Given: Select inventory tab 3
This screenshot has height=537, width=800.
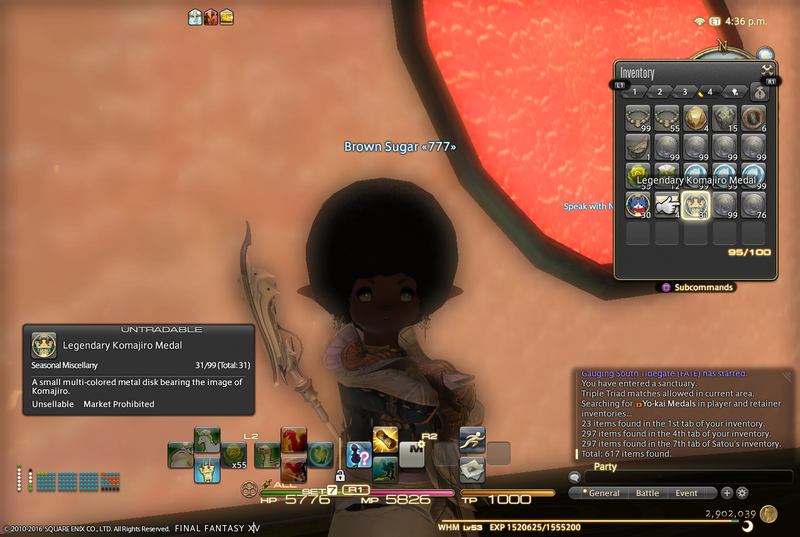Looking at the screenshot, I should (x=685, y=92).
